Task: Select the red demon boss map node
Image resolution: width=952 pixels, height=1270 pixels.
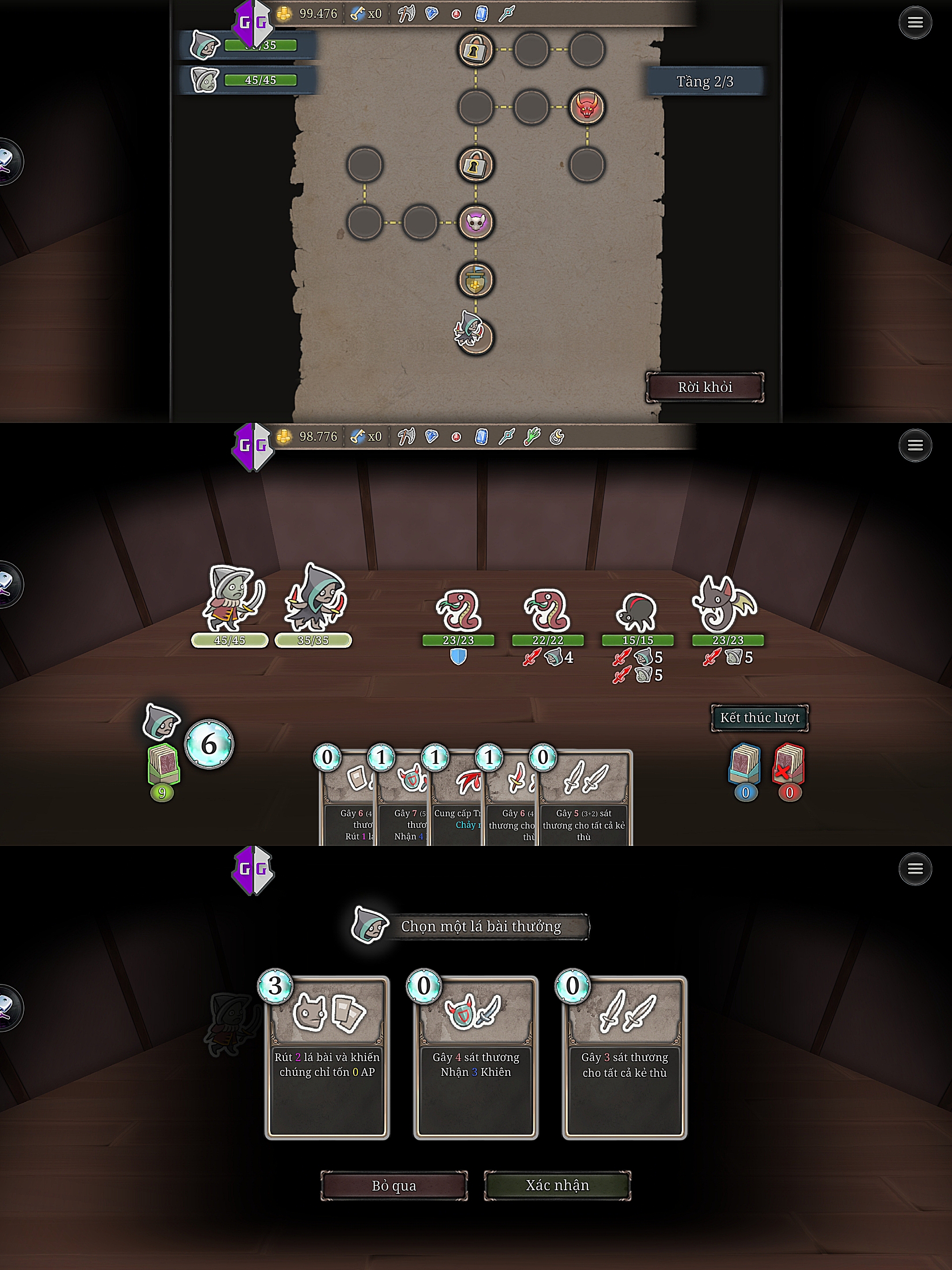Action: pyautogui.click(x=587, y=107)
